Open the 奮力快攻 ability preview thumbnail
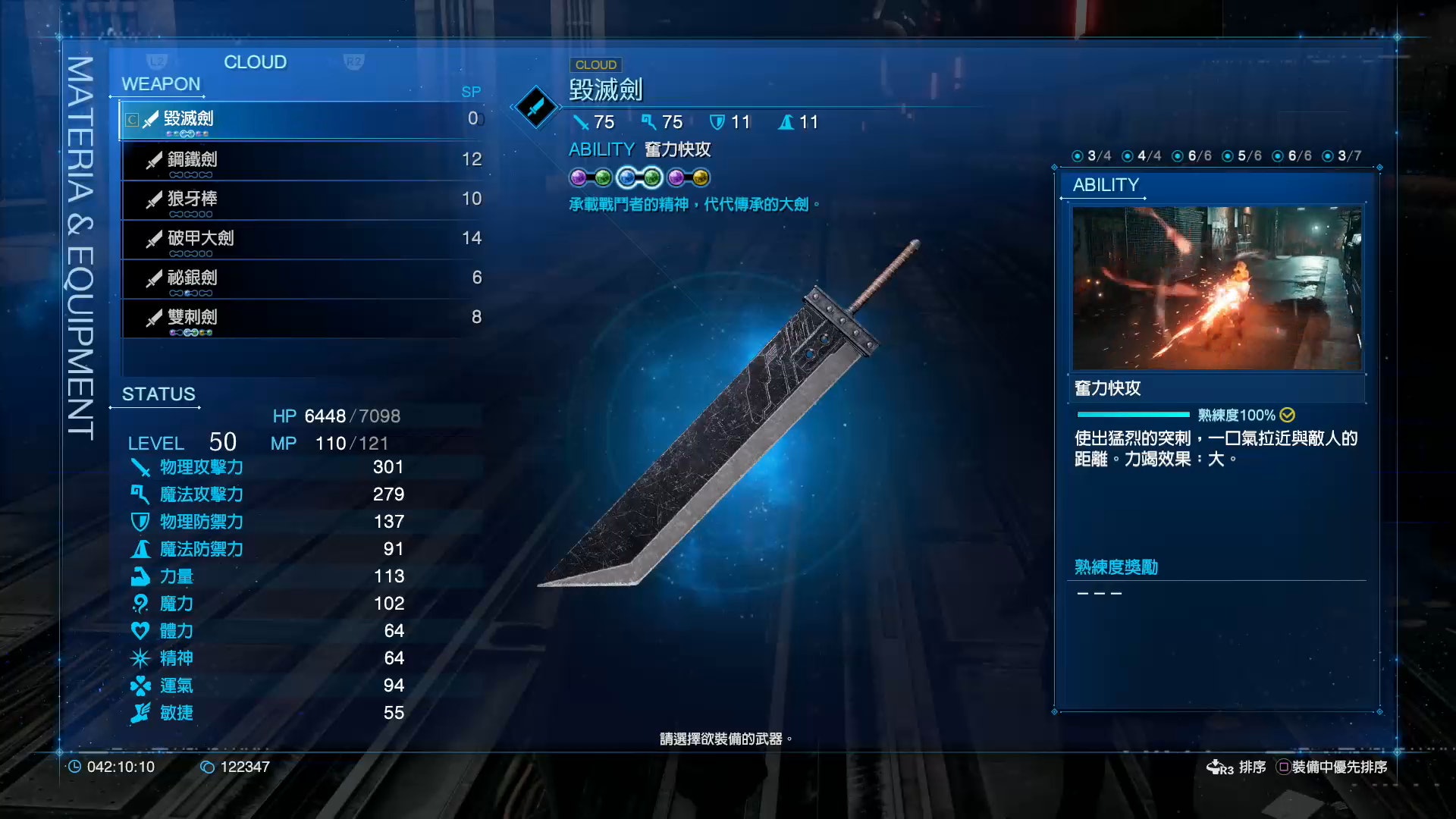1456x819 pixels. tap(1216, 288)
